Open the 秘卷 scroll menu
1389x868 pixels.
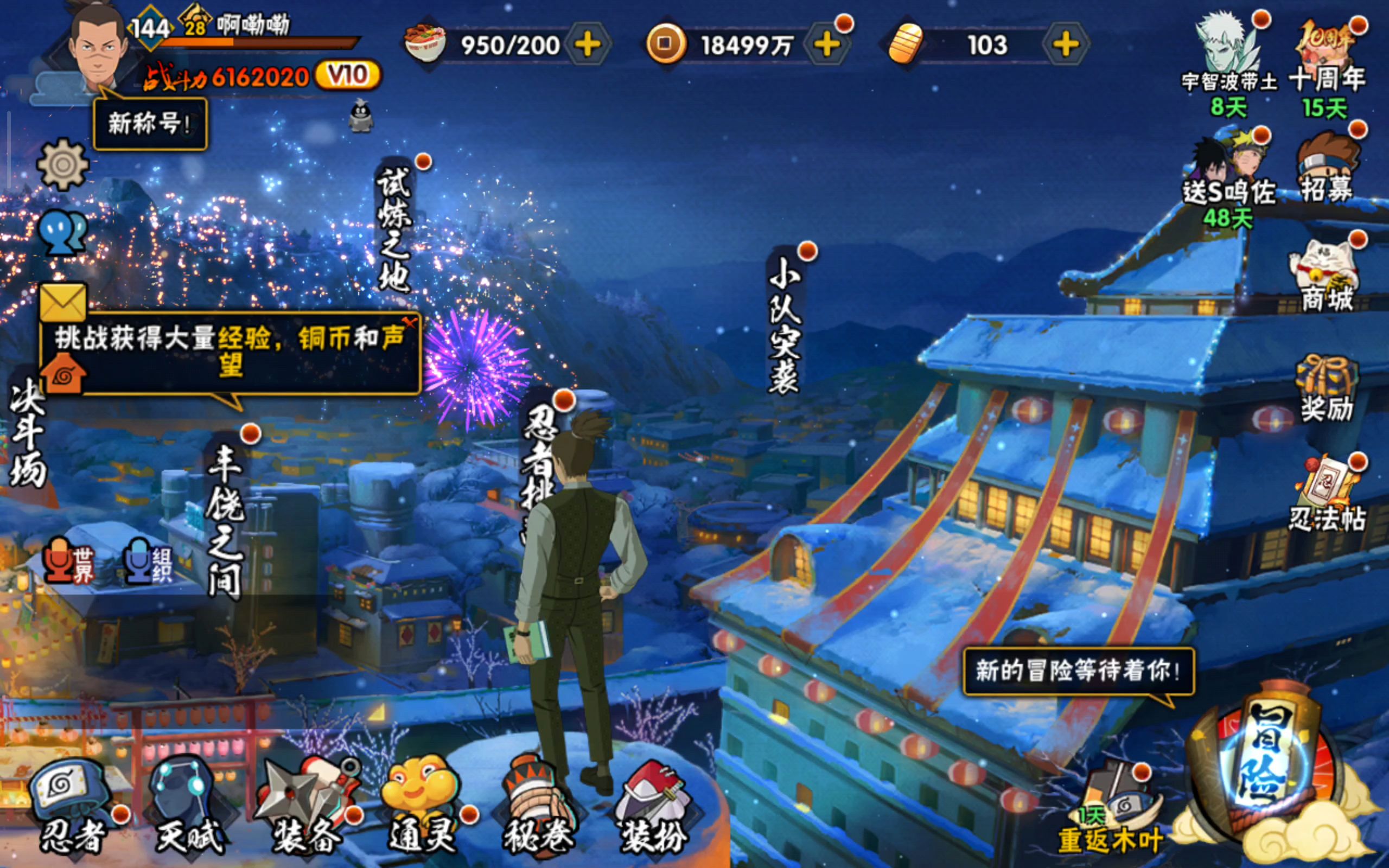click(538, 803)
